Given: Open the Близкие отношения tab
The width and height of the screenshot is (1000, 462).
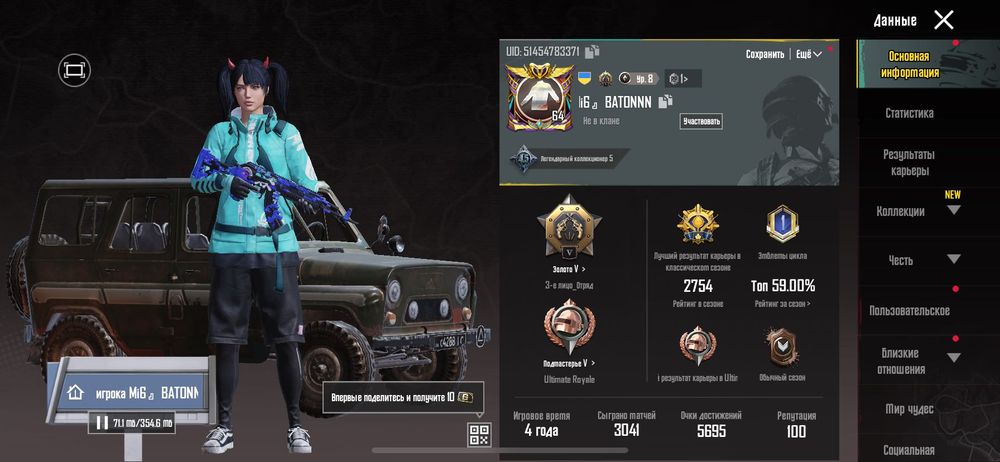Looking at the screenshot, I should 909,360.
